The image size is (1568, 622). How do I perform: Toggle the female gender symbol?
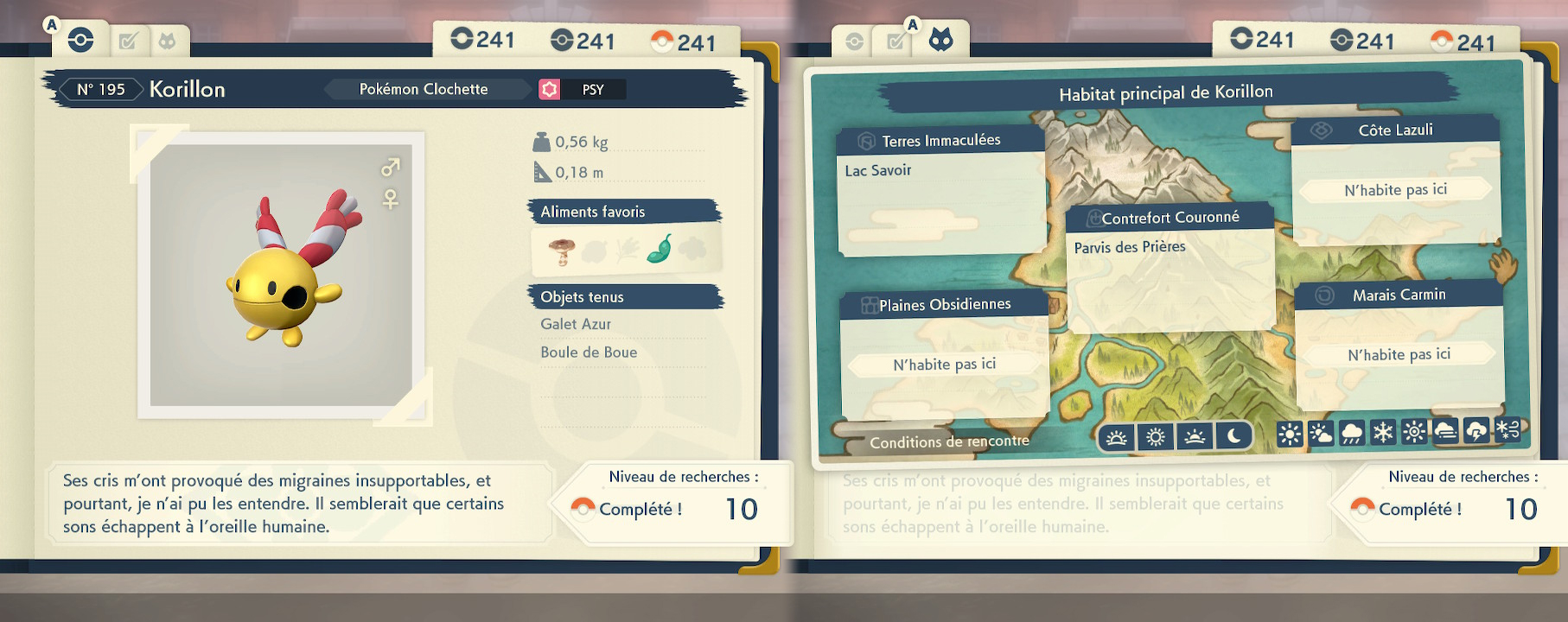pos(391,200)
